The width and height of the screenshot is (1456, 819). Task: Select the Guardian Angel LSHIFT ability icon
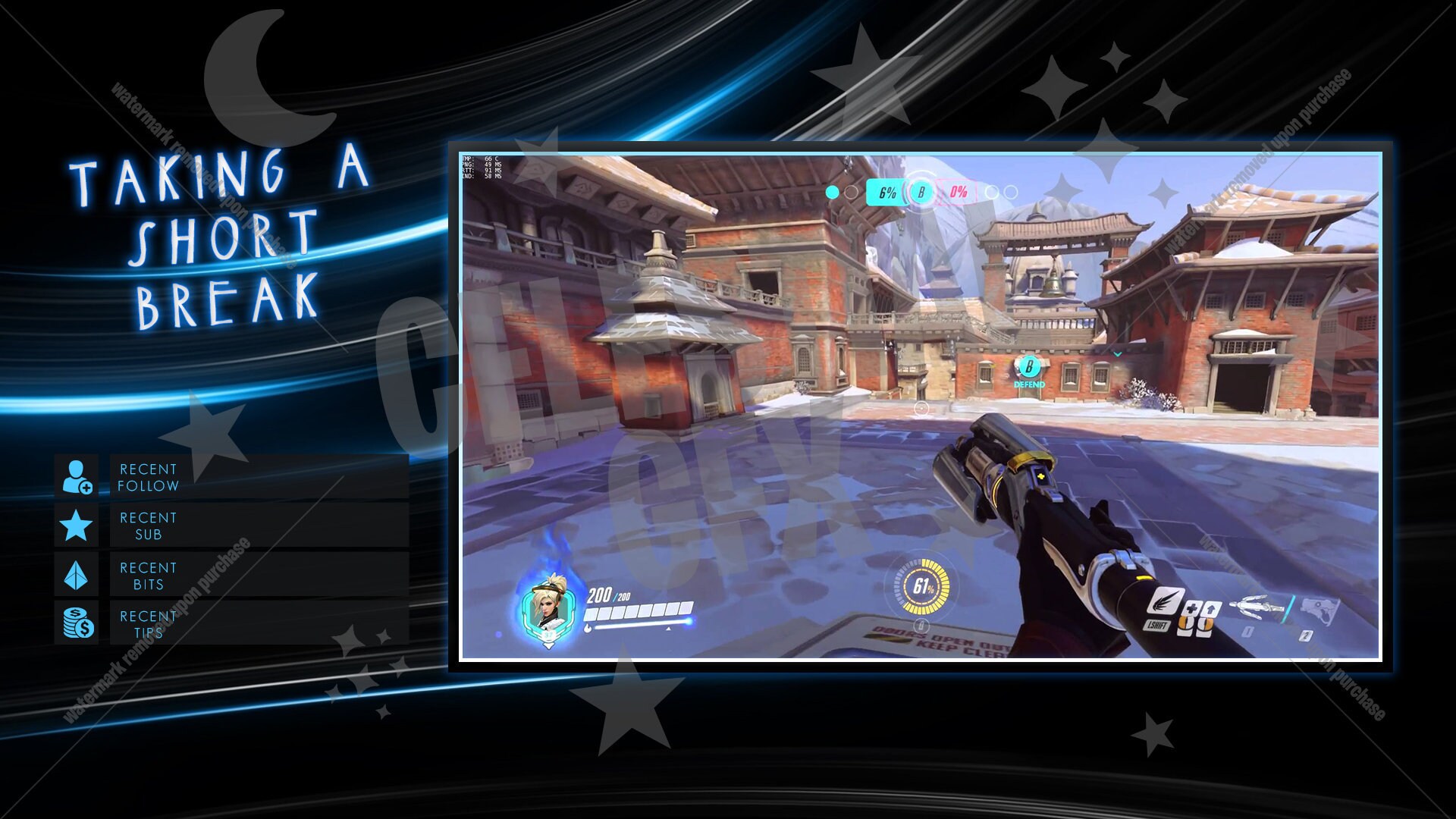click(x=1166, y=603)
